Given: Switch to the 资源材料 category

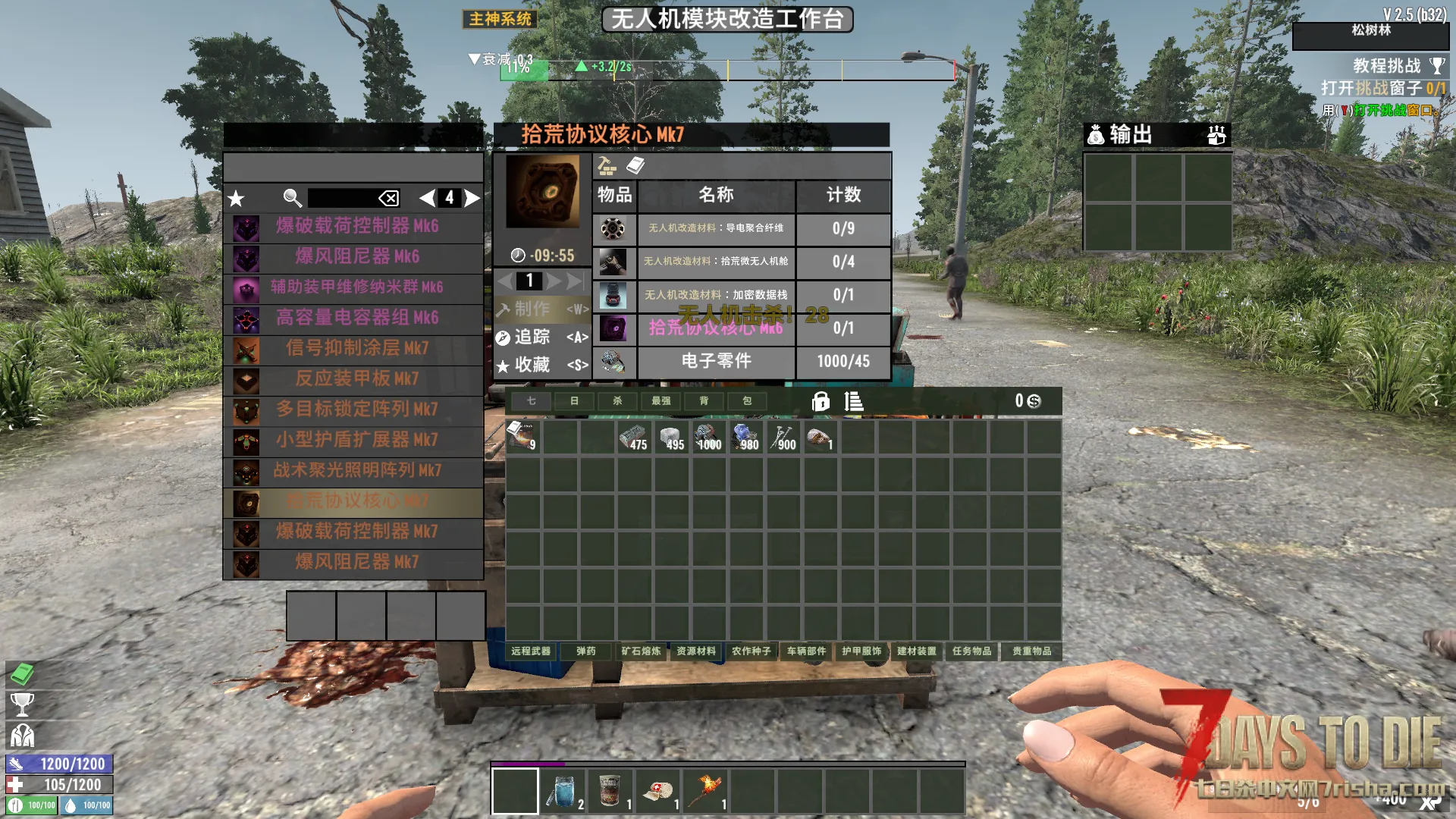Looking at the screenshot, I should (x=696, y=651).
